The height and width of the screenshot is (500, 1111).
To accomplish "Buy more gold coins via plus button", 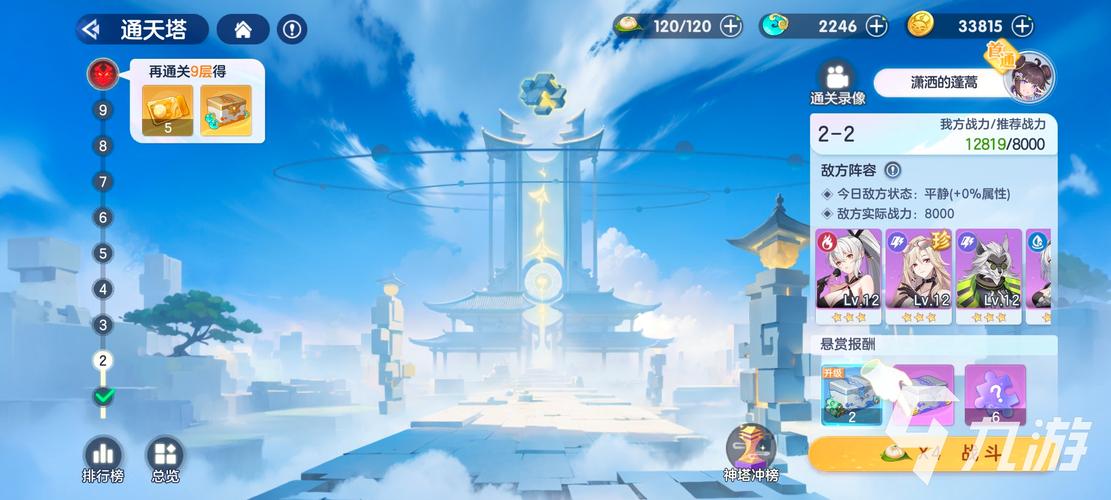I will coord(1023,26).
